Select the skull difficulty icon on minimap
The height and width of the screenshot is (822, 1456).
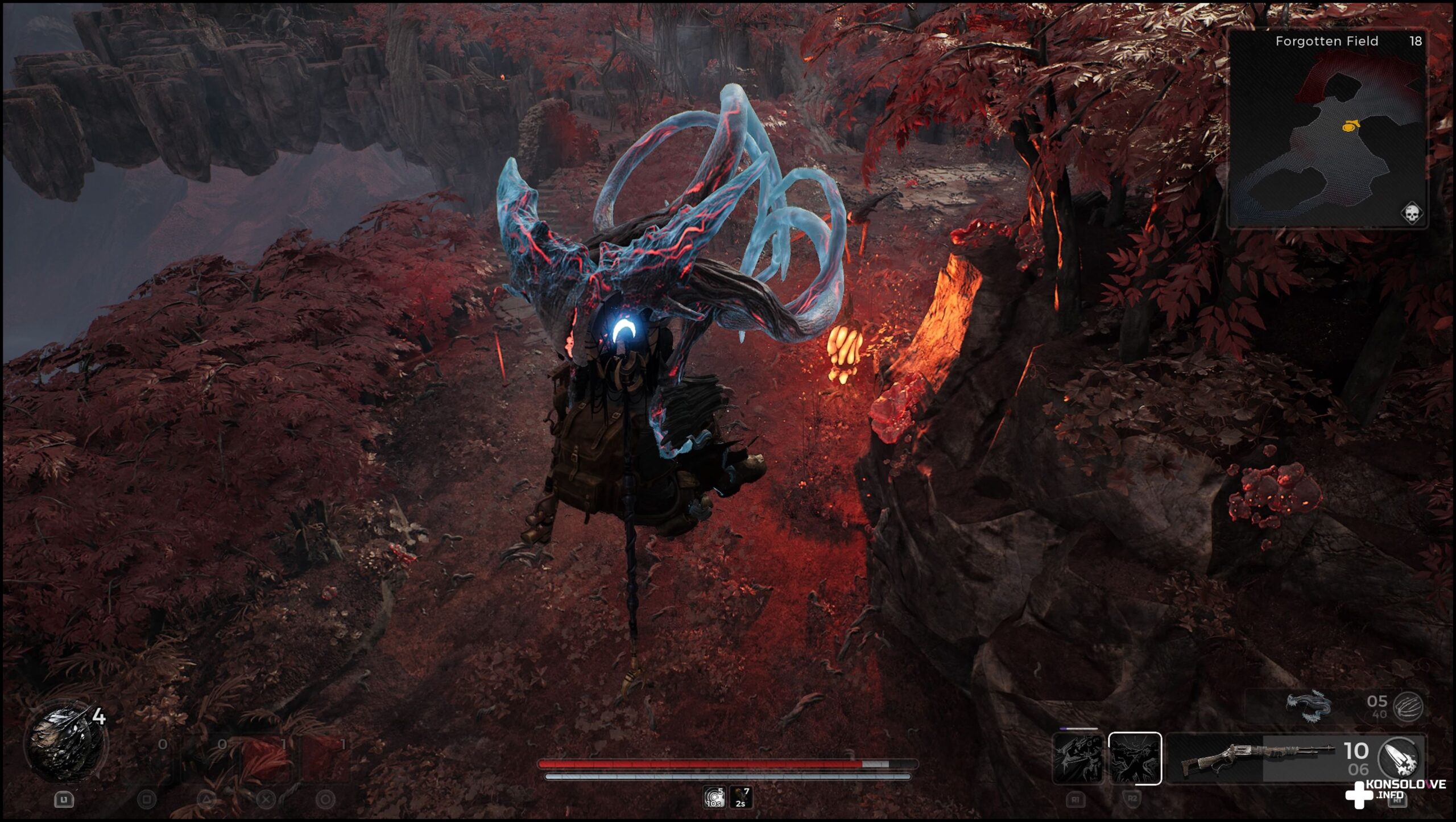click(1412, 214)
